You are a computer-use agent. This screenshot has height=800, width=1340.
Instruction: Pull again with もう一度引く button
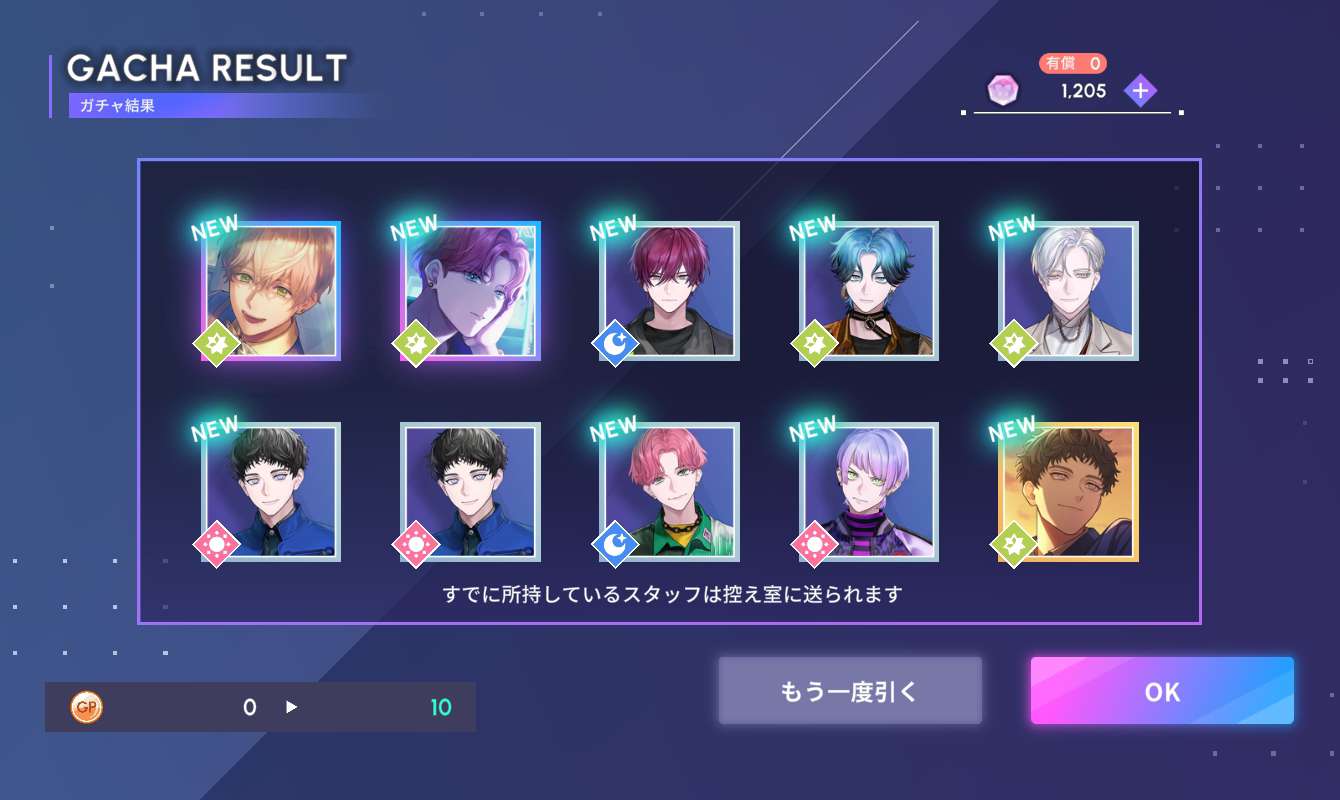pyautogui.click(x=849, y=691)
